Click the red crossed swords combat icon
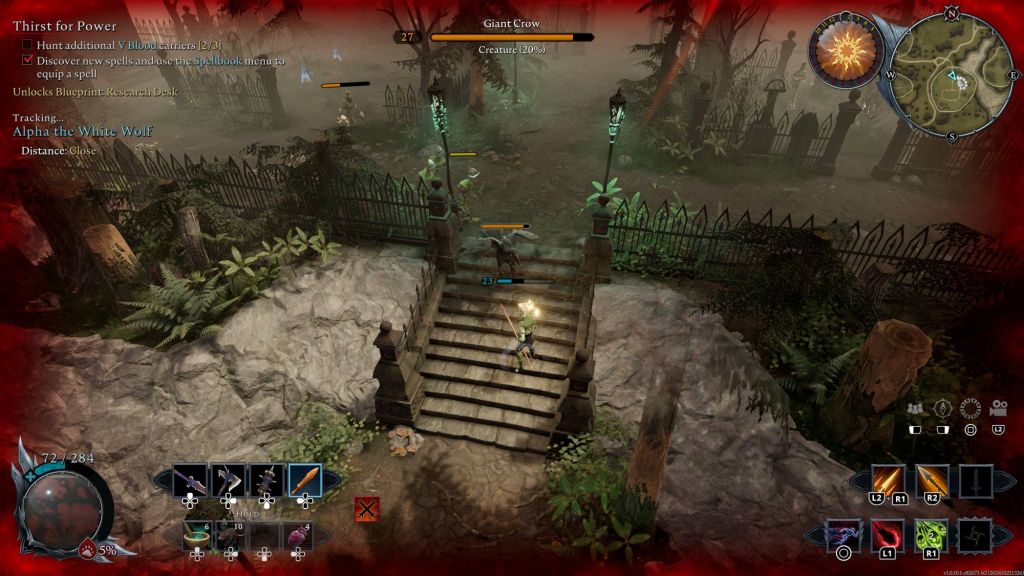Viewport: 1024px width, 576px height. [x=367, y=509]
